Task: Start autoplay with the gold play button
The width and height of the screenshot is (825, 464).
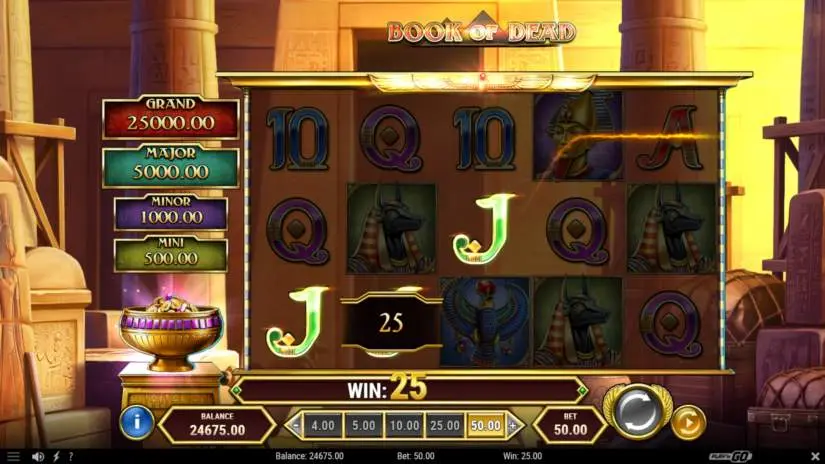Action: (x=687, y=422)
